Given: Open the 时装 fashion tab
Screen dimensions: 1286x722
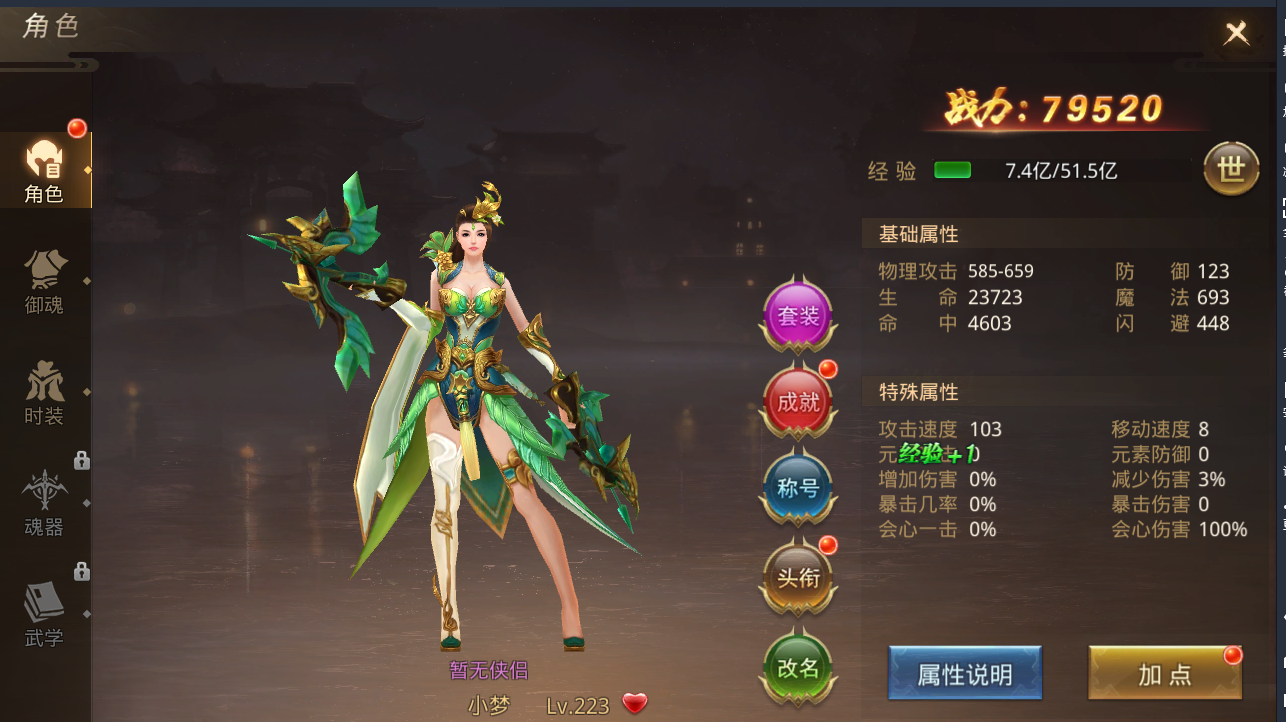Looking at the screenshot, I should (45, 390).
